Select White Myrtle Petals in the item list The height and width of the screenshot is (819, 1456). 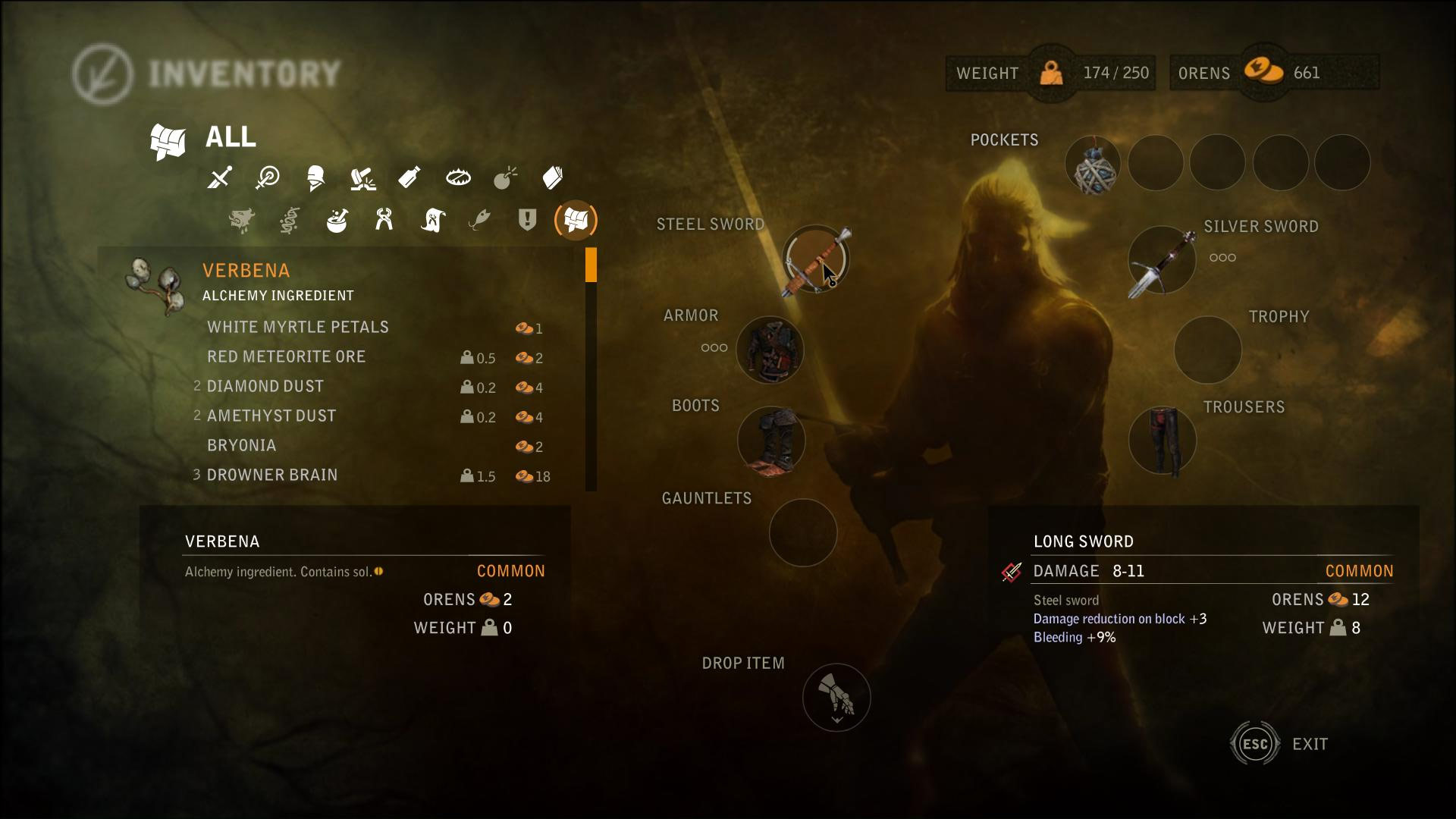pos(298,327)
